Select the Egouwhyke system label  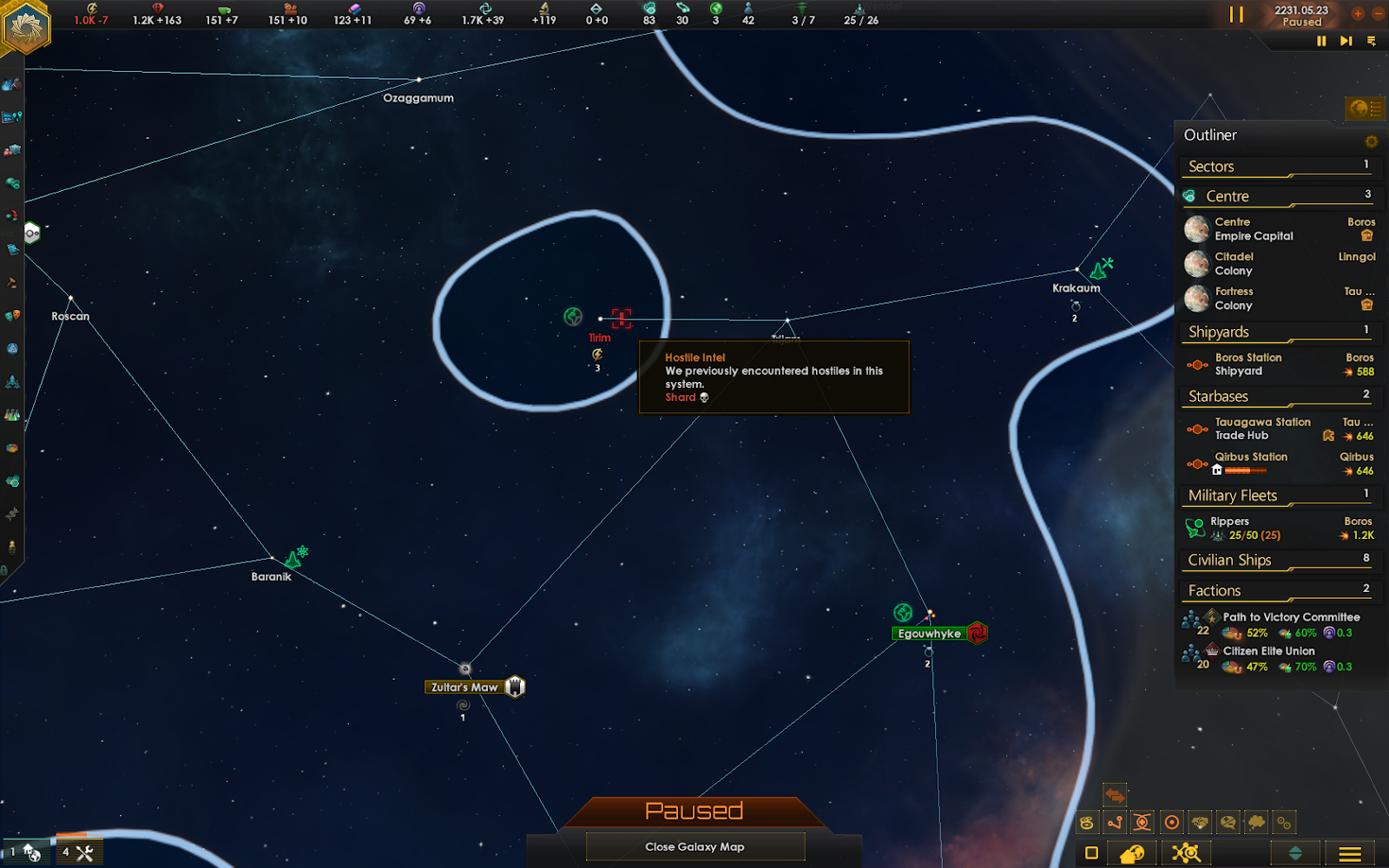point(929,634)
